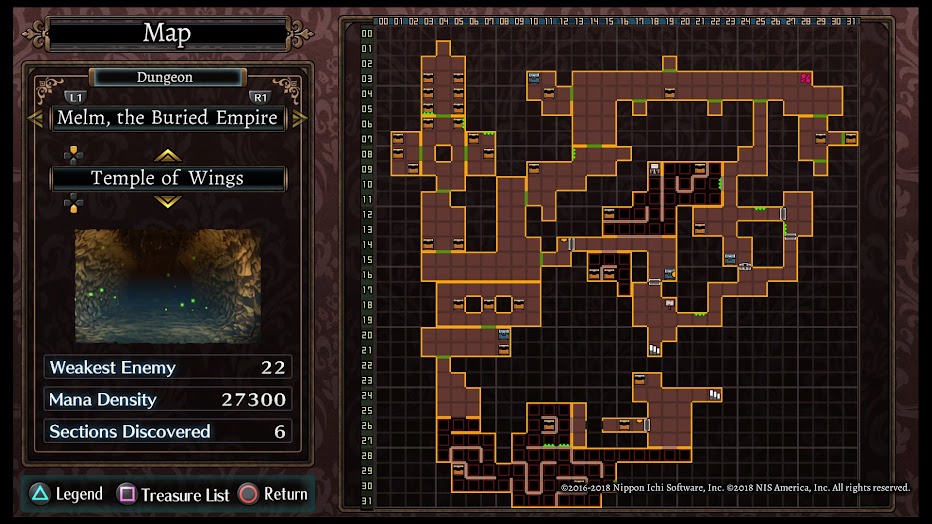Choose the Temple of Wings floor entry
The height and width of the screenshot is (524, 932).
click(x=168, y=179)
